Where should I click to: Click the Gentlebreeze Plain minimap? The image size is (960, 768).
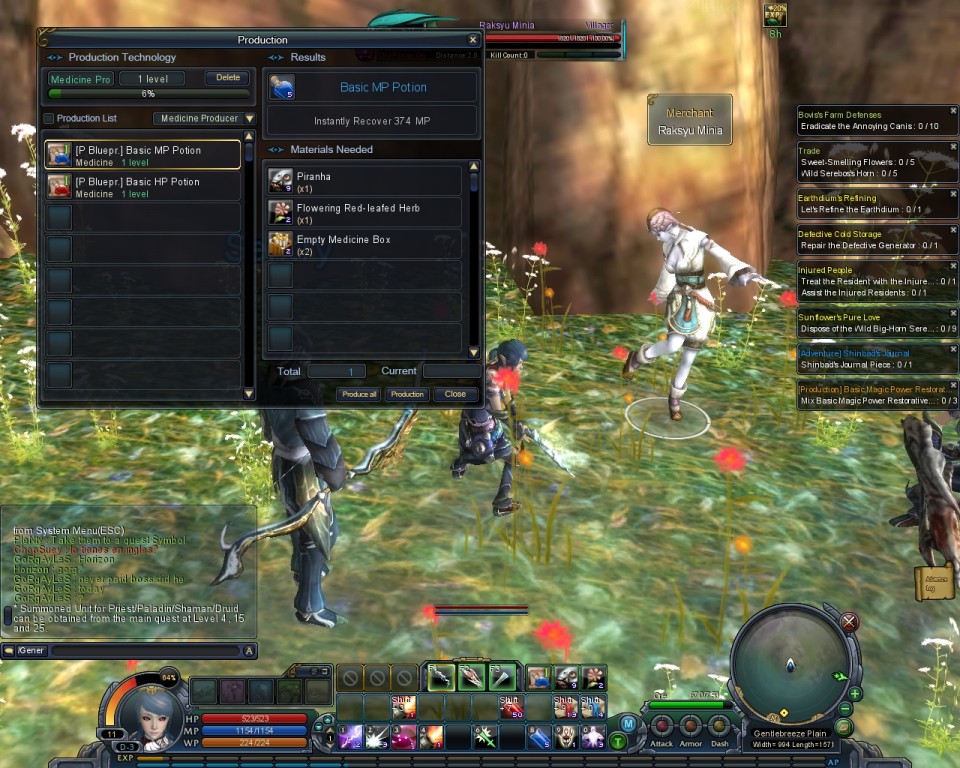[789, 663]
